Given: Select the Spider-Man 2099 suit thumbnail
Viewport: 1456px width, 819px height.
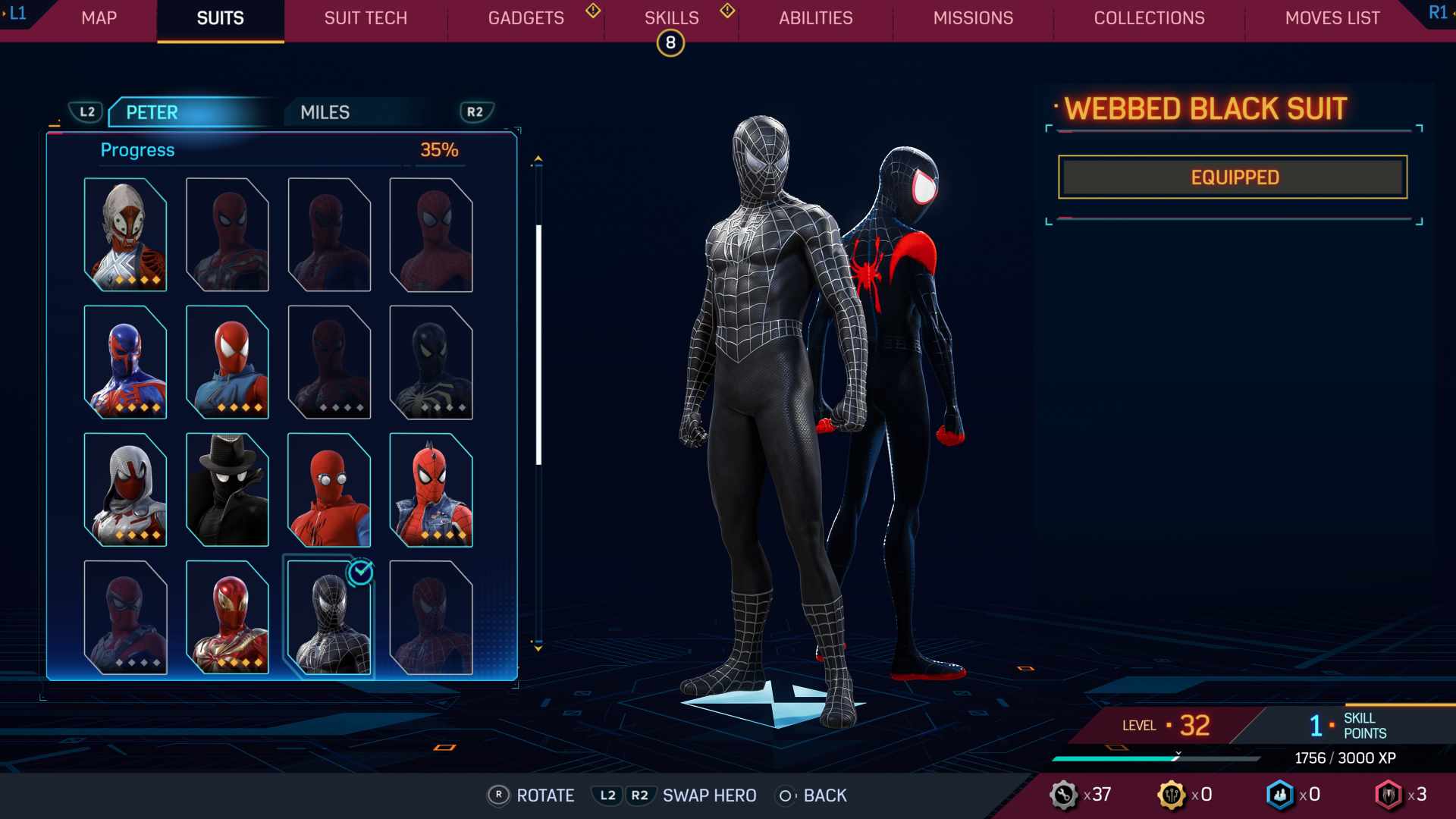Looking at the screenshot, I should pos(125,364).
